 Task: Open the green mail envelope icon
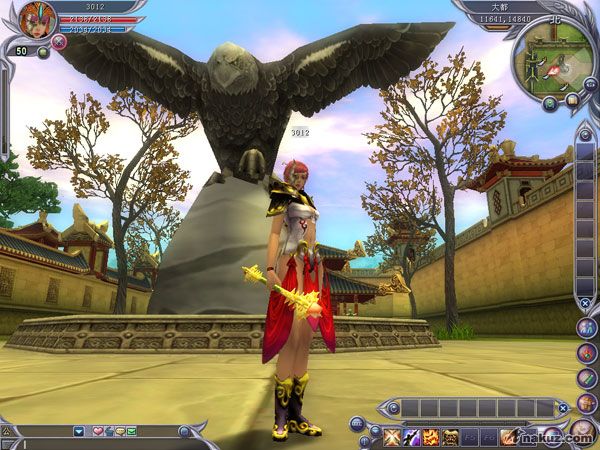tap(131, 431)
